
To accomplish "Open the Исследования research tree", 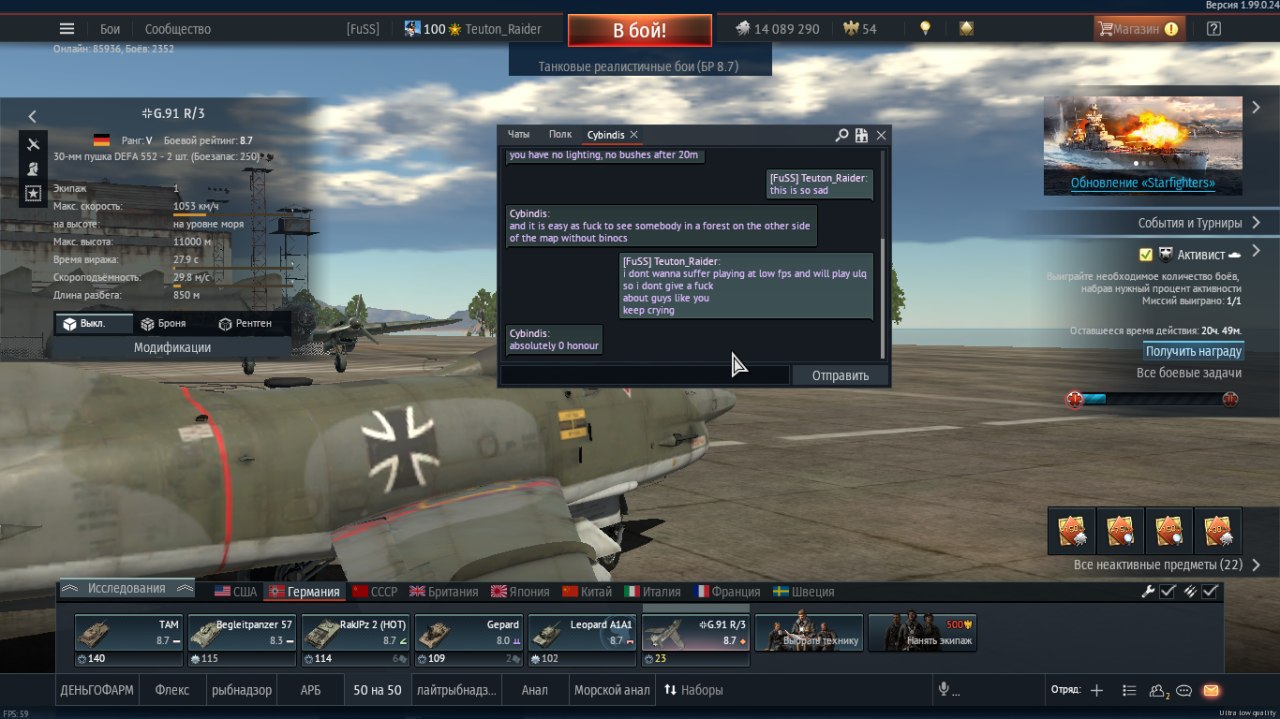I will 127,589.
